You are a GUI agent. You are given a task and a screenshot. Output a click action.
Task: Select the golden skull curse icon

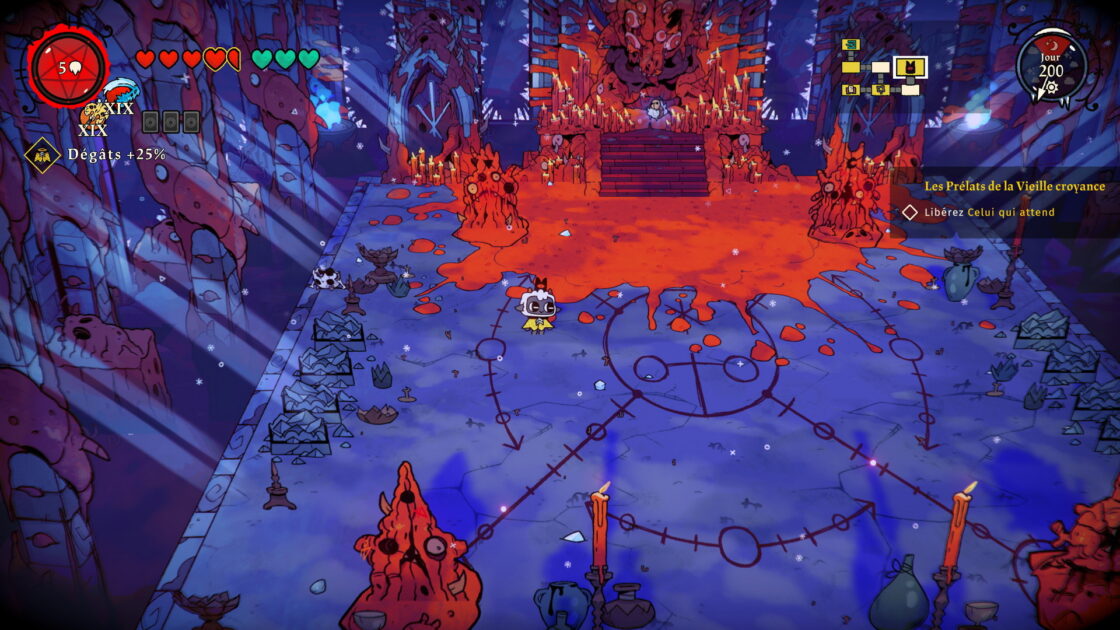tap(93, 114)
